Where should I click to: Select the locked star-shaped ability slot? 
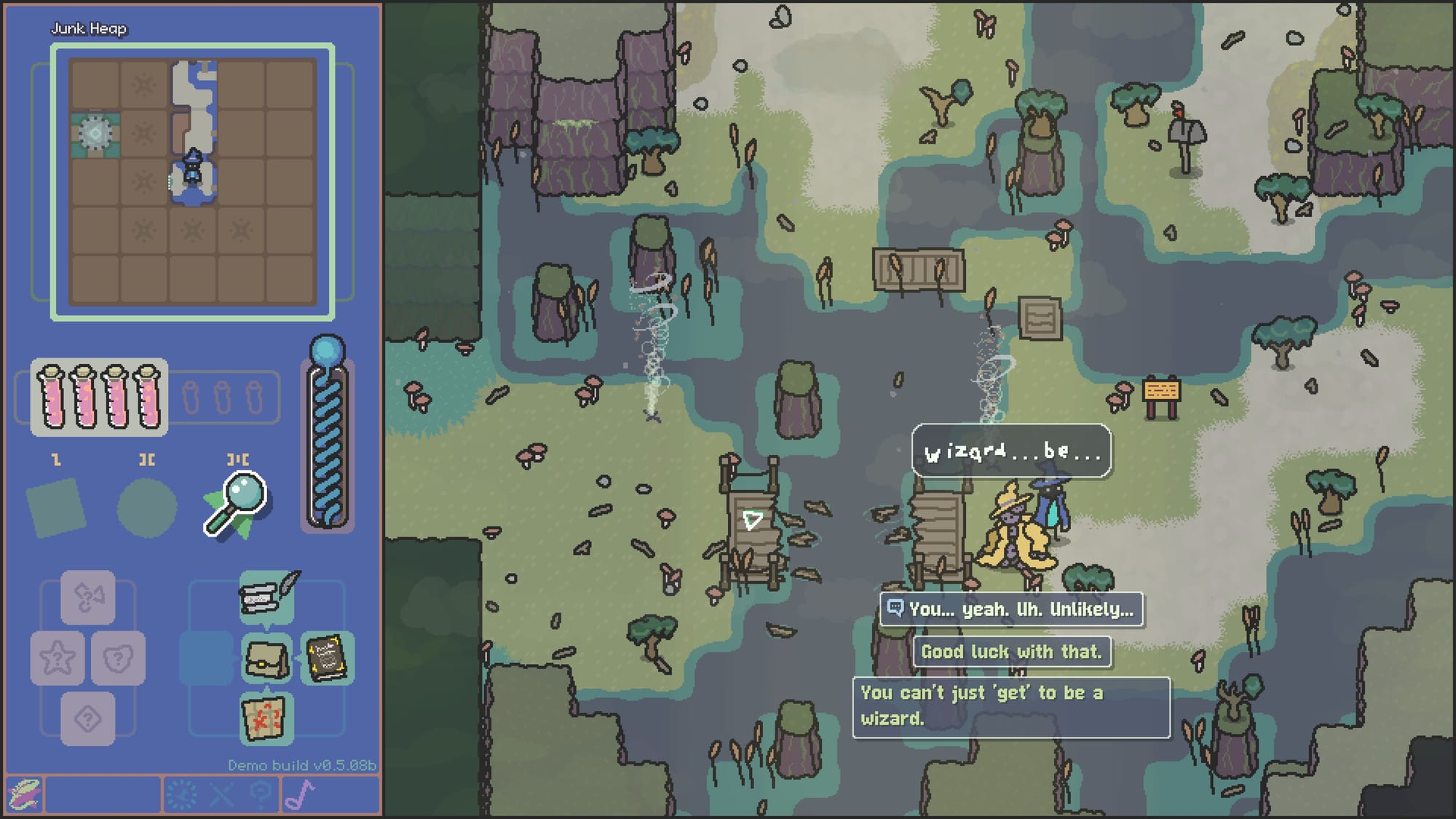click(x=58, y=659)
